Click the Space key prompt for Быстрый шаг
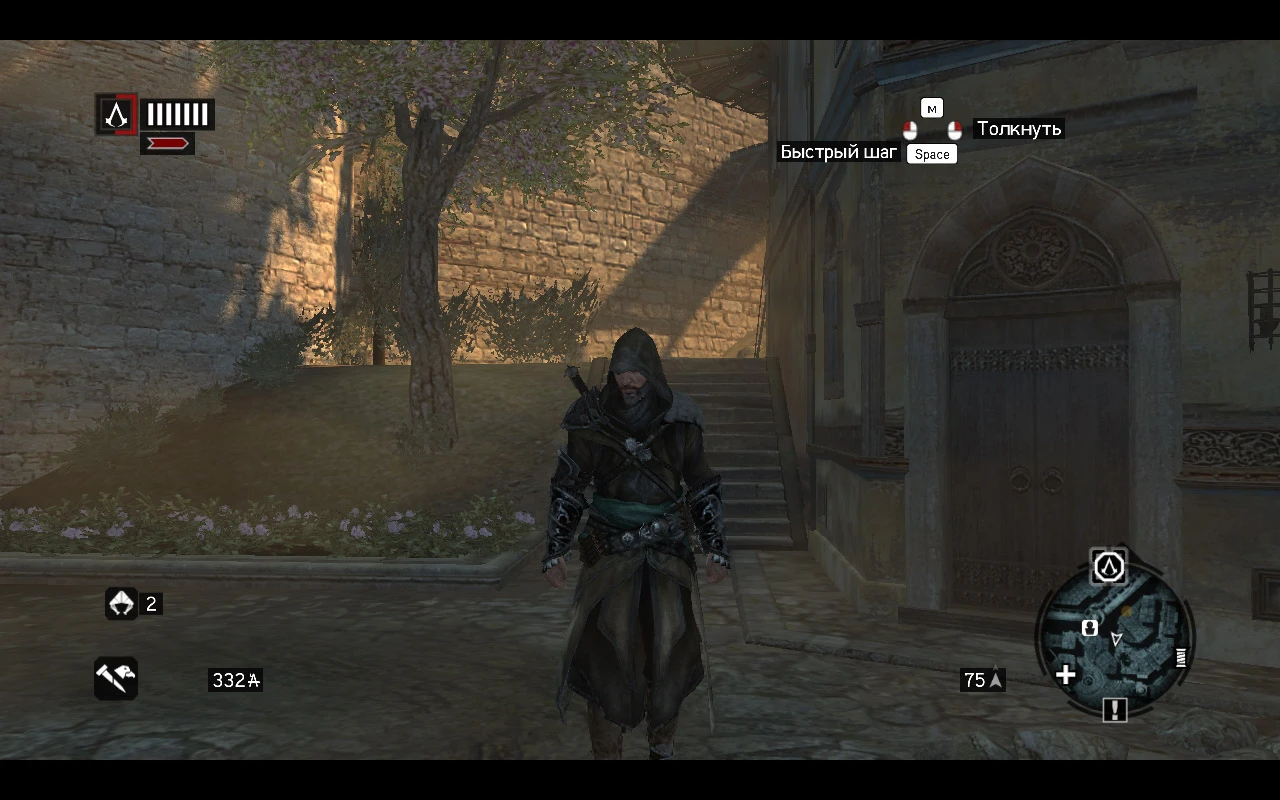The height and width of the screenshot is (800, 1280). point(932,153)
